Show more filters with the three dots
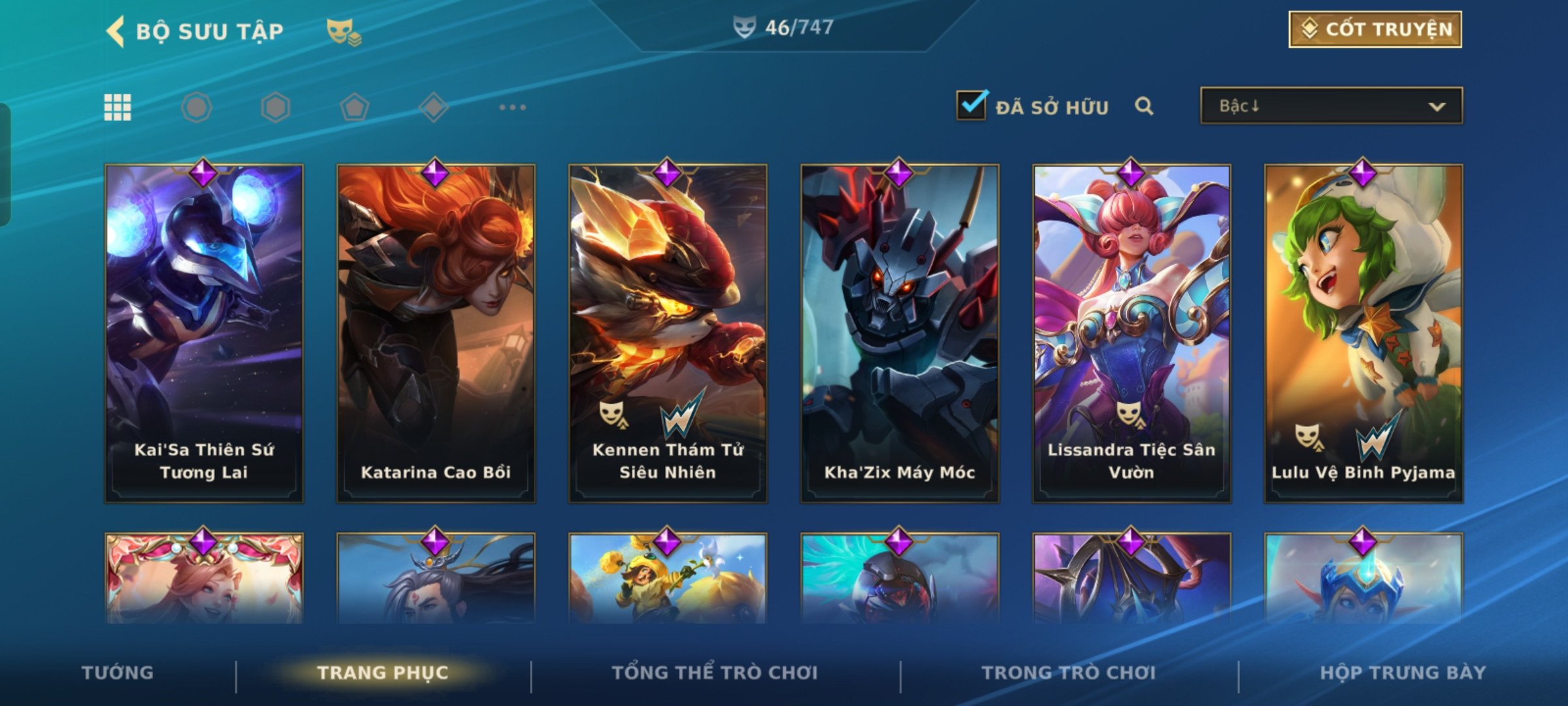Viewport: 1568px width, 706px height. point(512,107)
